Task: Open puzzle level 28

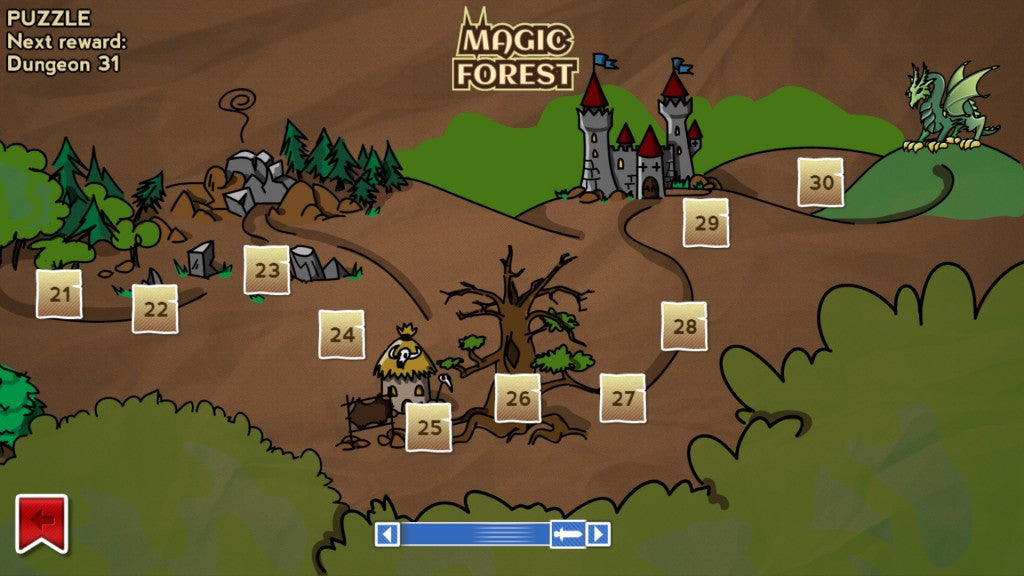Action: (684, 326)
